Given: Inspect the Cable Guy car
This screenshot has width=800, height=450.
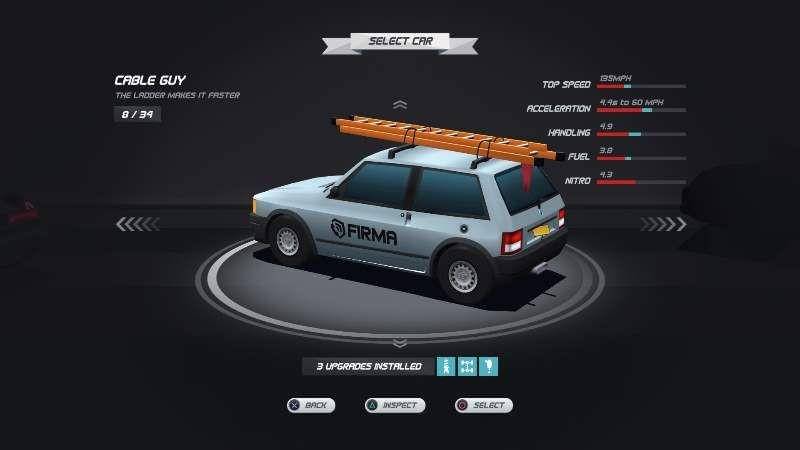Looking at the screenshot, I should (x=394, y=405).
